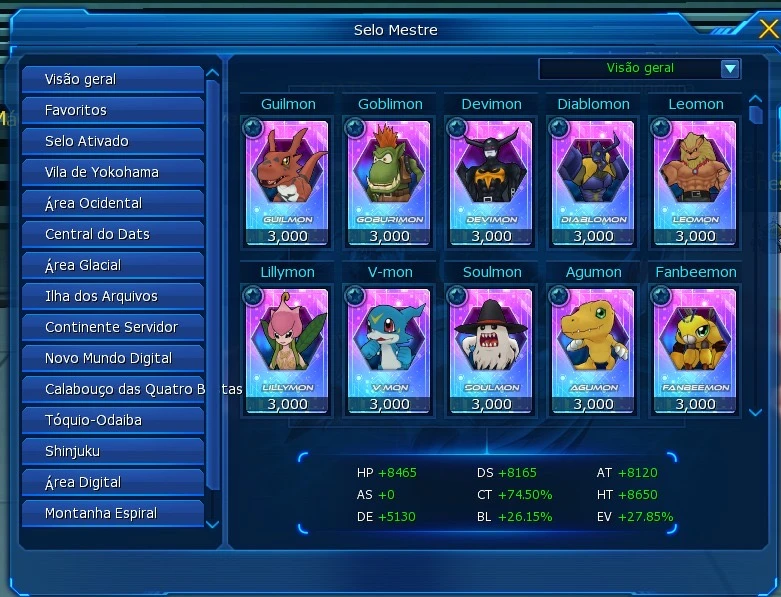Select the Tóquio-Odaiba category

point(112,420)
